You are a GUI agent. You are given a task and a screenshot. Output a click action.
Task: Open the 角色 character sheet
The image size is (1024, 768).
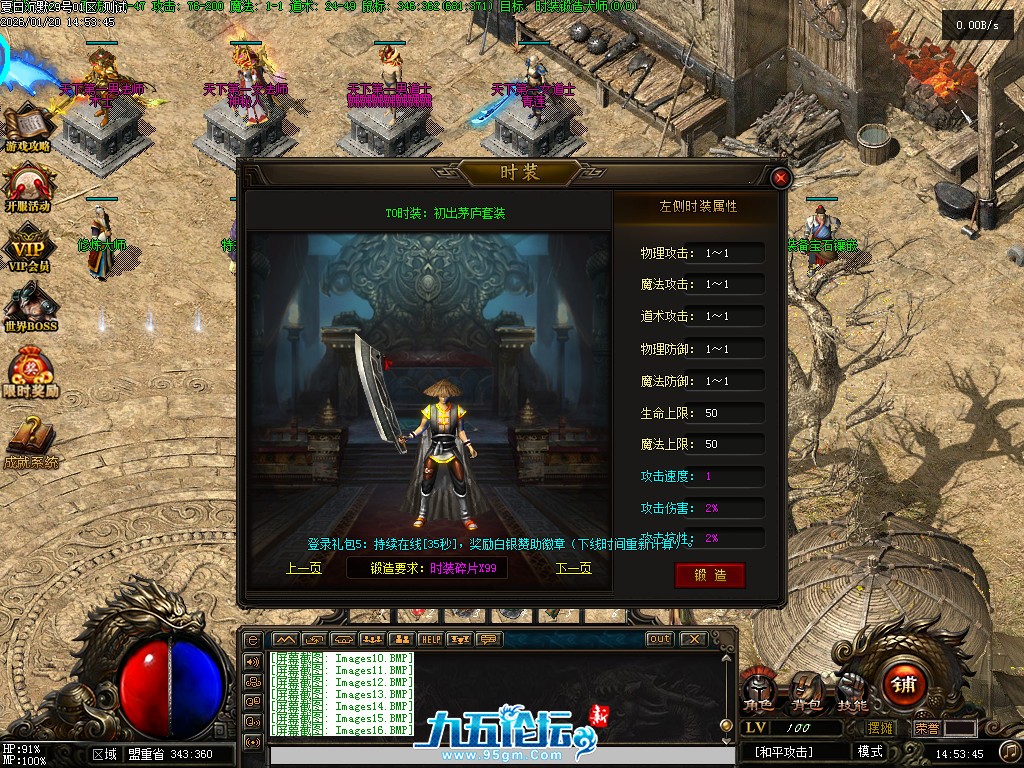tap(758, 689)
